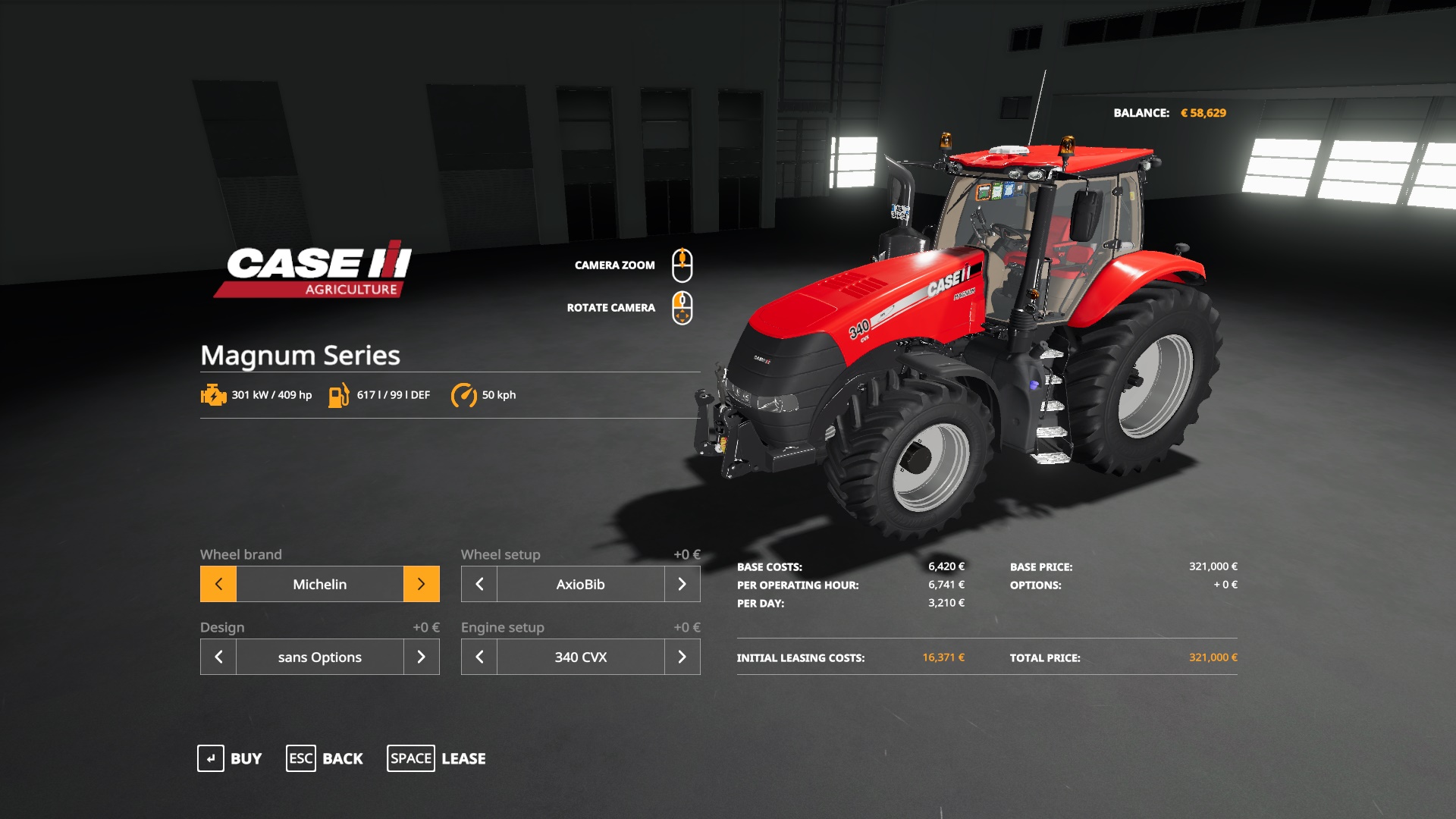The width and height of the screenshot is (1456, 819).
Task: Open the previous Wheel setup option
Action: click(479, 584)
